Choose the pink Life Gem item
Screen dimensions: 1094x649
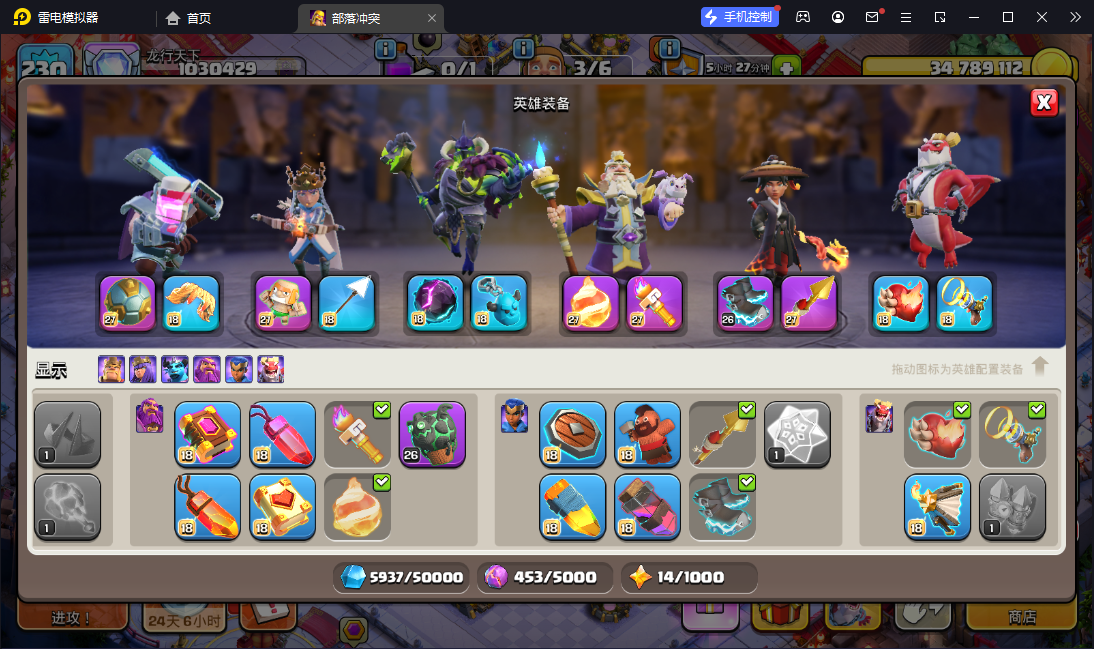coord(282,434)
